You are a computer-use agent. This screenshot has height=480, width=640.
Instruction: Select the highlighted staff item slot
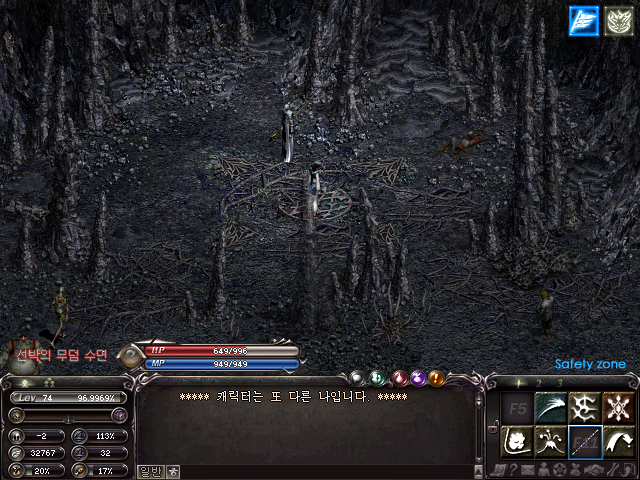pos(583,441)
